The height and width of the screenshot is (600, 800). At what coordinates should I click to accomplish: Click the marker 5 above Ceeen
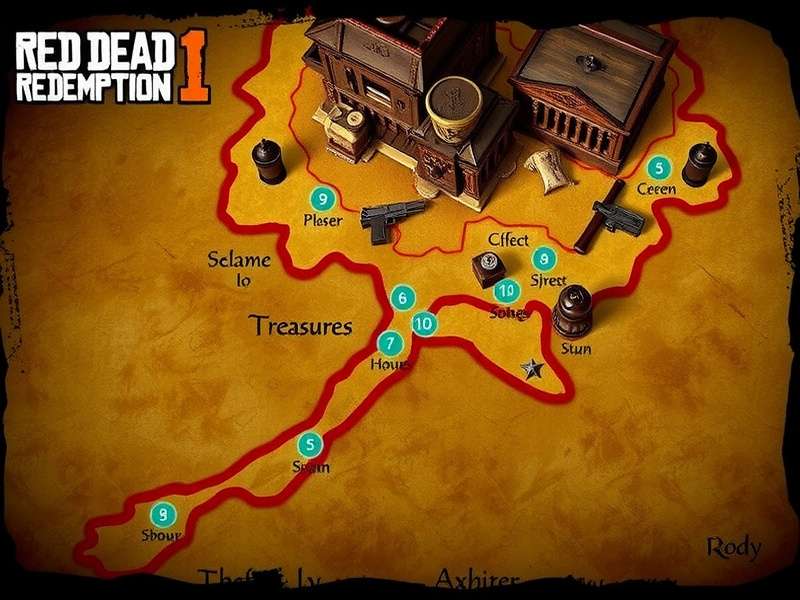coord(657,167)
